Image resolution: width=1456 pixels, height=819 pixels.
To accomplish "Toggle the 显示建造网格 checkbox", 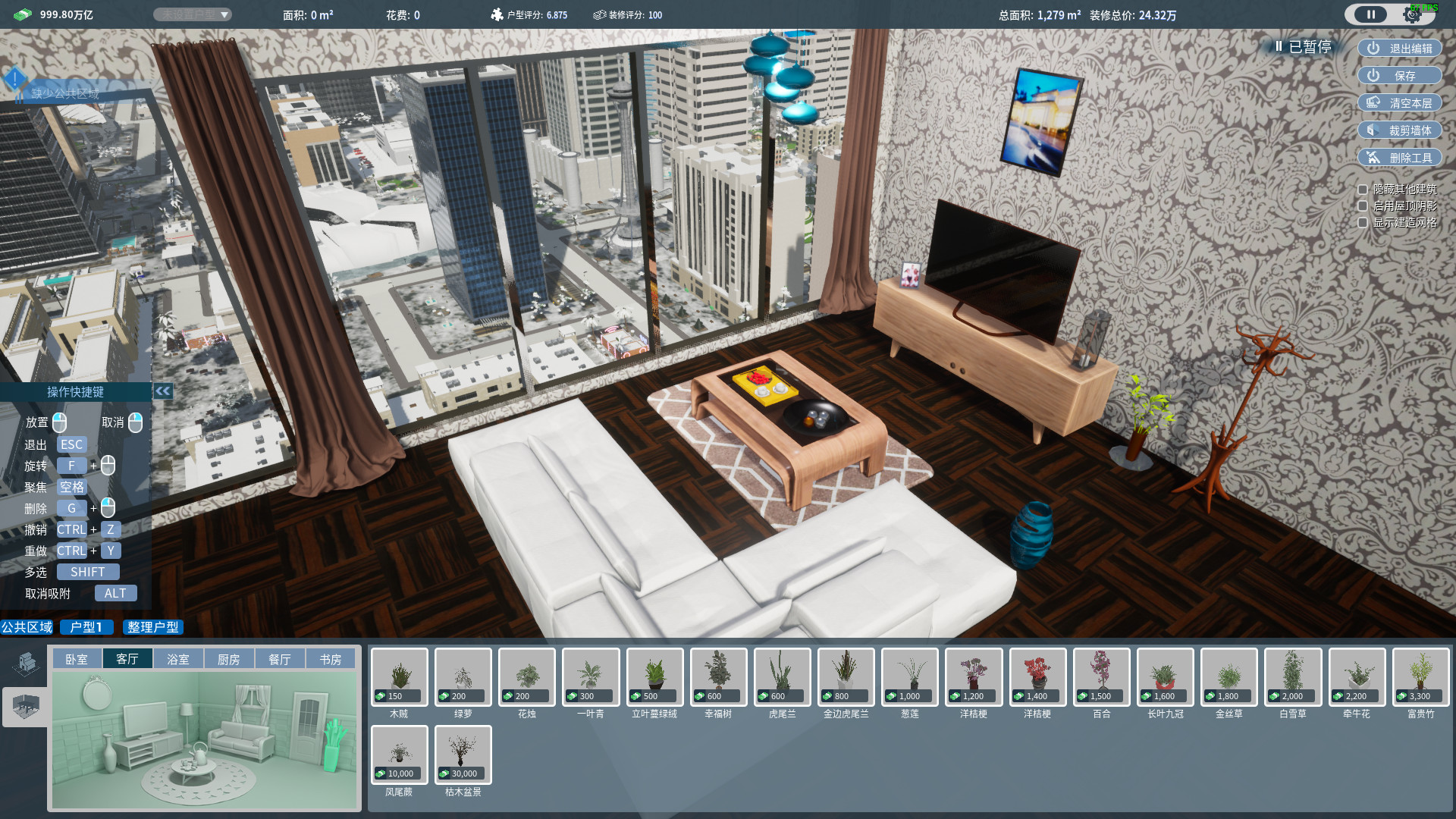I will click(1362, 223).
